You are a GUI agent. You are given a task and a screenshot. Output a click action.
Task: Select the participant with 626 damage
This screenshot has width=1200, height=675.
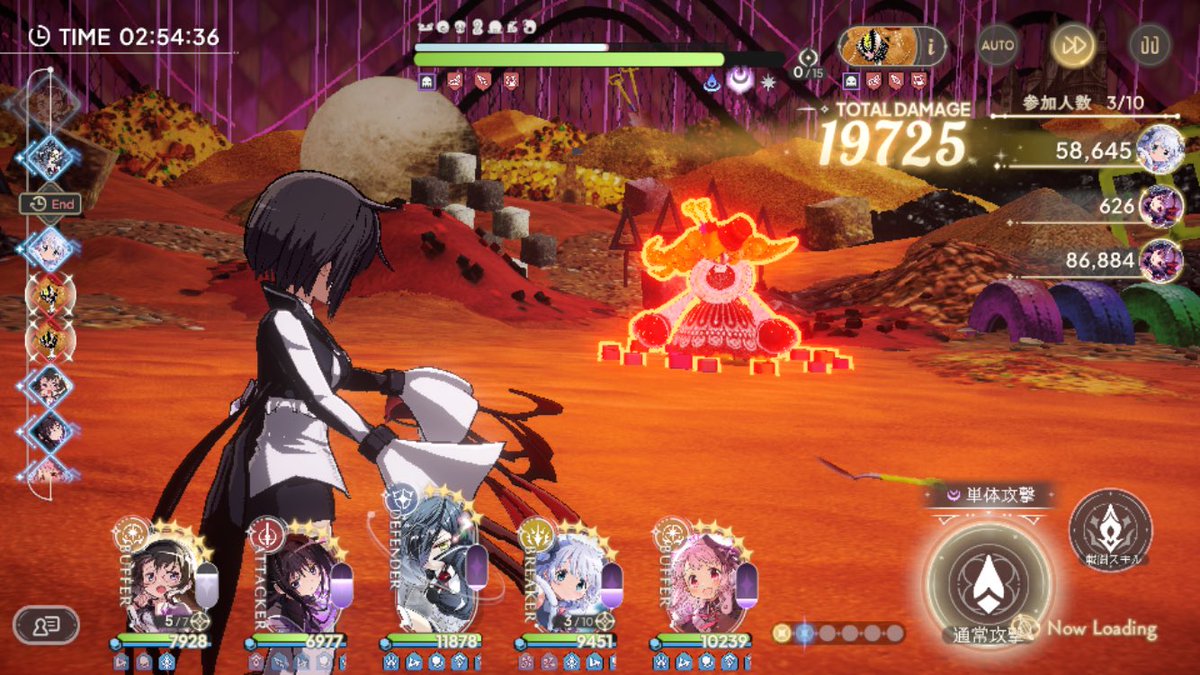point(1161,206)
